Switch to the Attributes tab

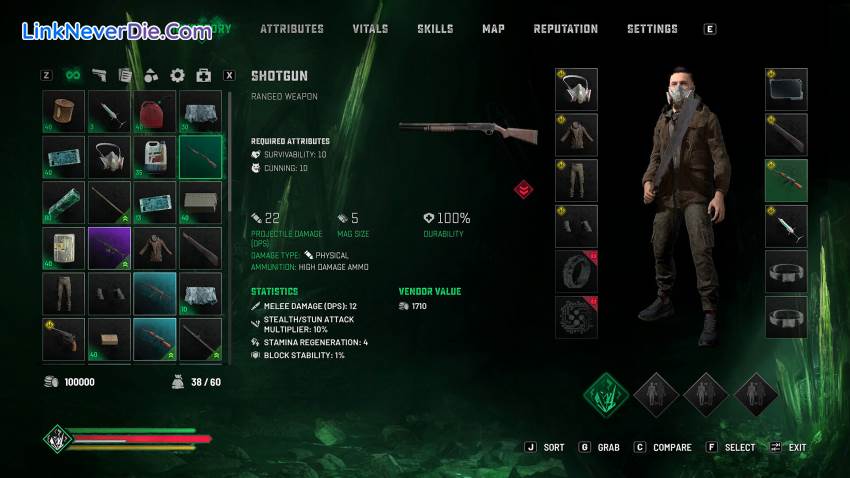pos(292,29)
